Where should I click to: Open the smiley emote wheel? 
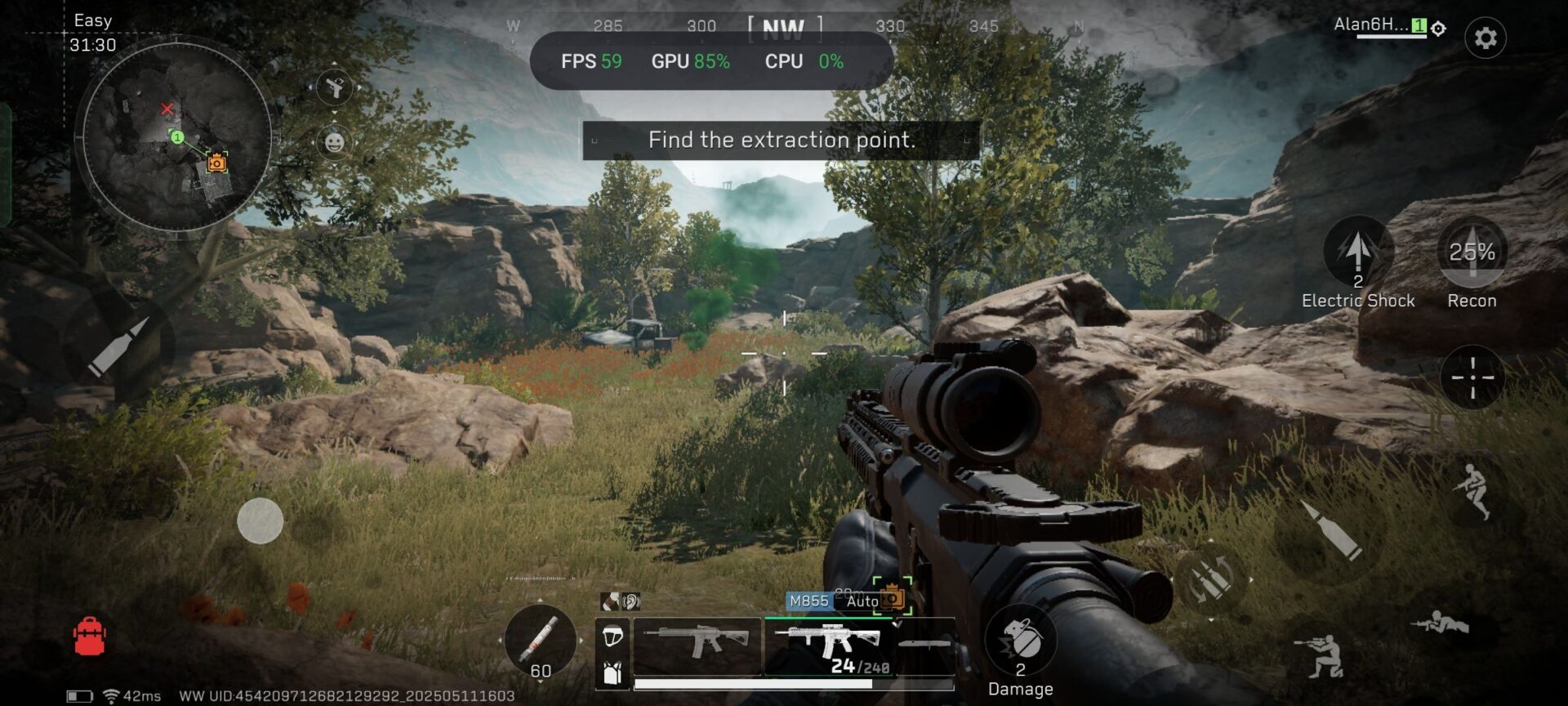click(334, 143)
